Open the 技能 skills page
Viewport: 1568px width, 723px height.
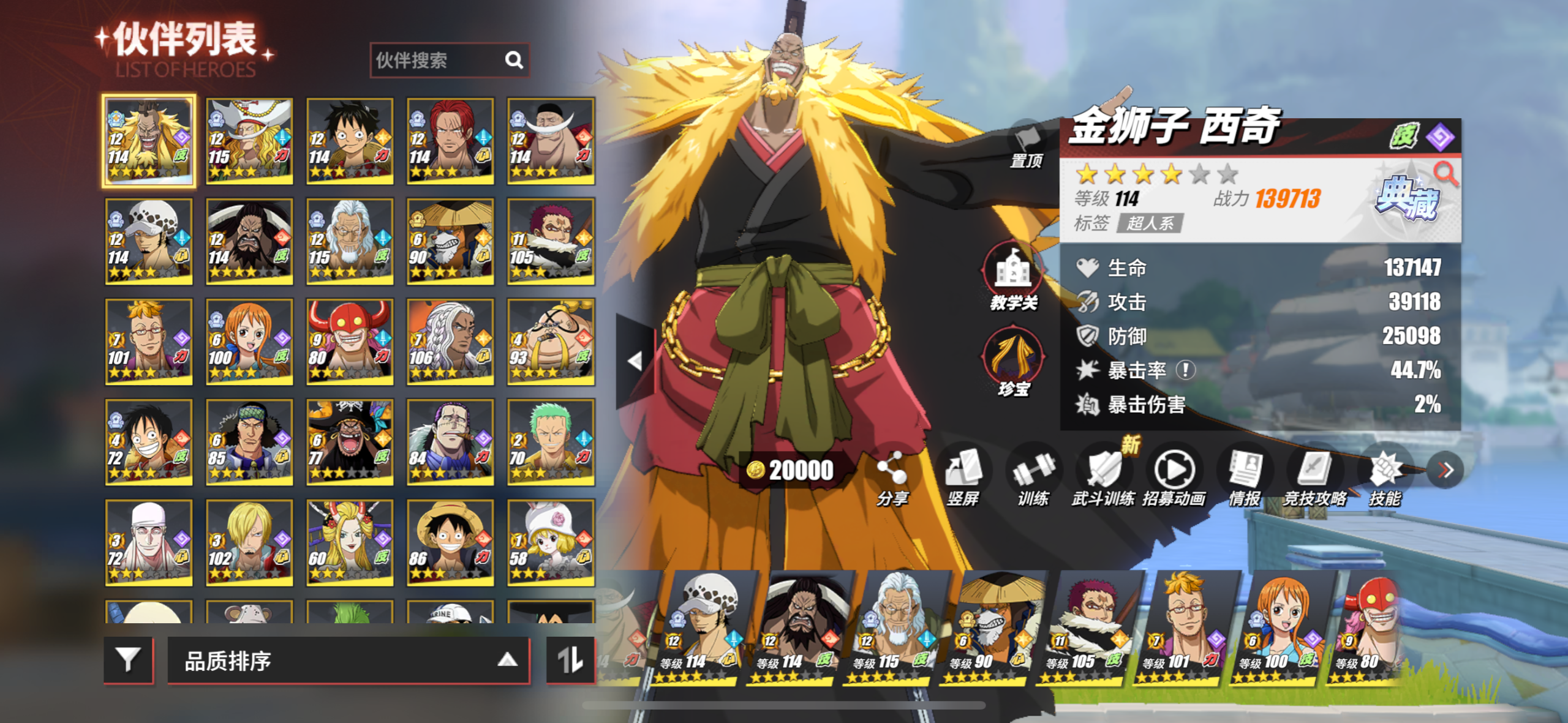click(x=1385, y=479)
